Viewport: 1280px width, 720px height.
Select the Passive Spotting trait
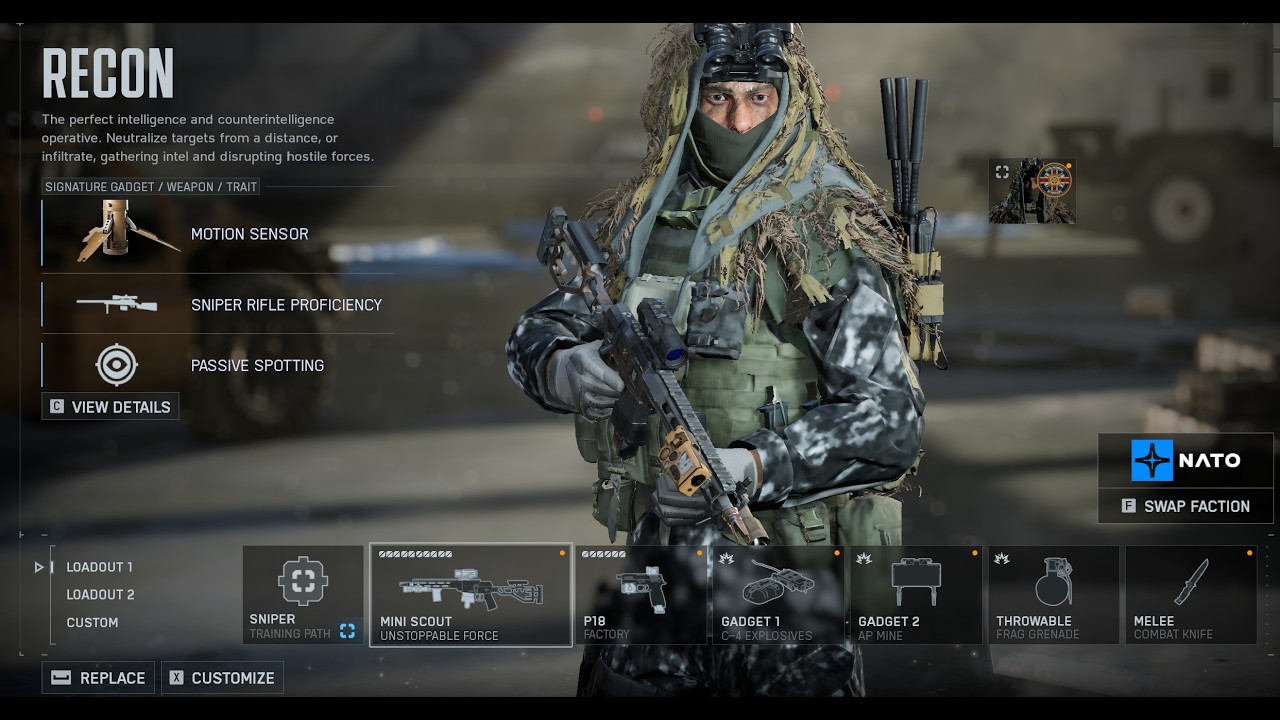(218, 365)
